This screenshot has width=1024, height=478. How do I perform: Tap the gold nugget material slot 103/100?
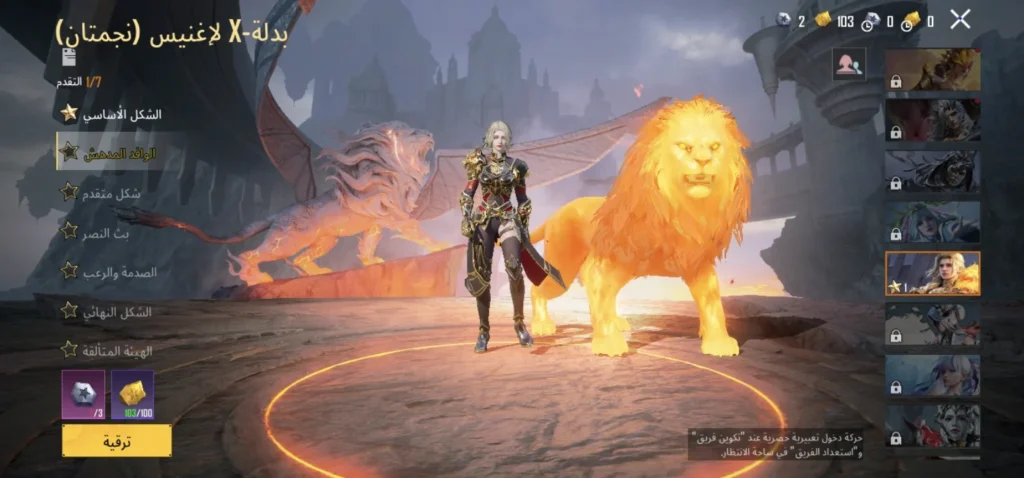pos(133,393)
